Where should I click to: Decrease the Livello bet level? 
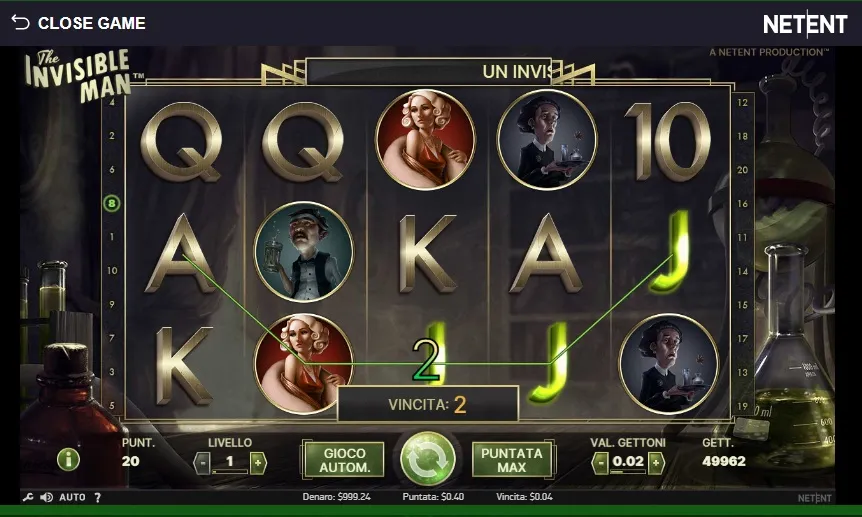coord(202,462)
